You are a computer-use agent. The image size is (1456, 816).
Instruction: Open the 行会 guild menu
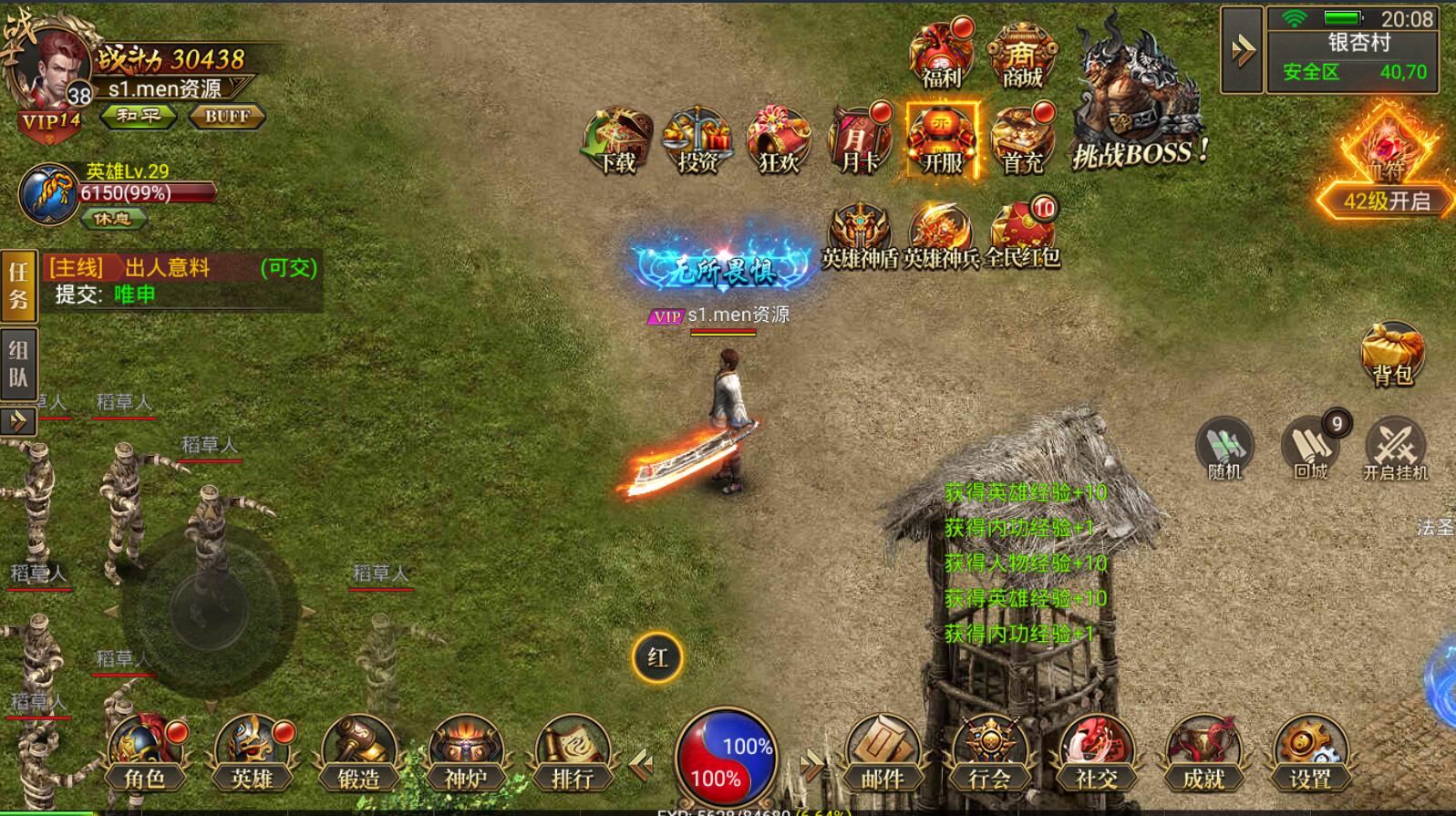click(989, 753)
